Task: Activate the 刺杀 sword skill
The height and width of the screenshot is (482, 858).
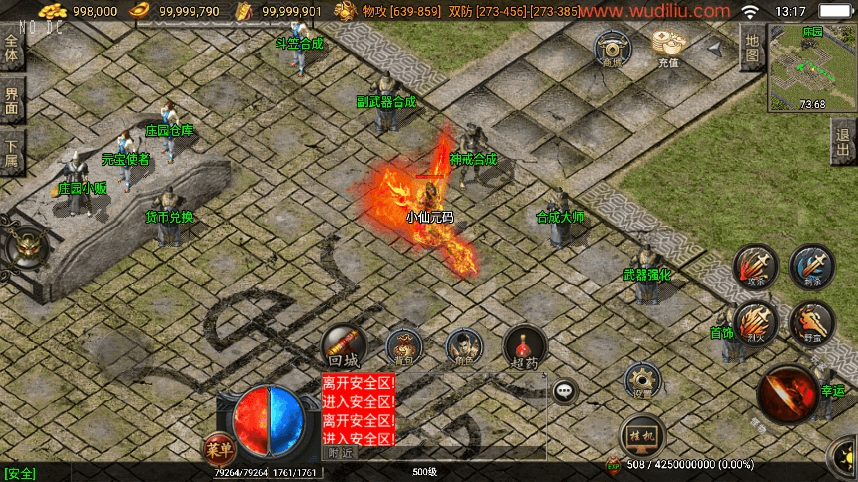Action: pos(812,267)
